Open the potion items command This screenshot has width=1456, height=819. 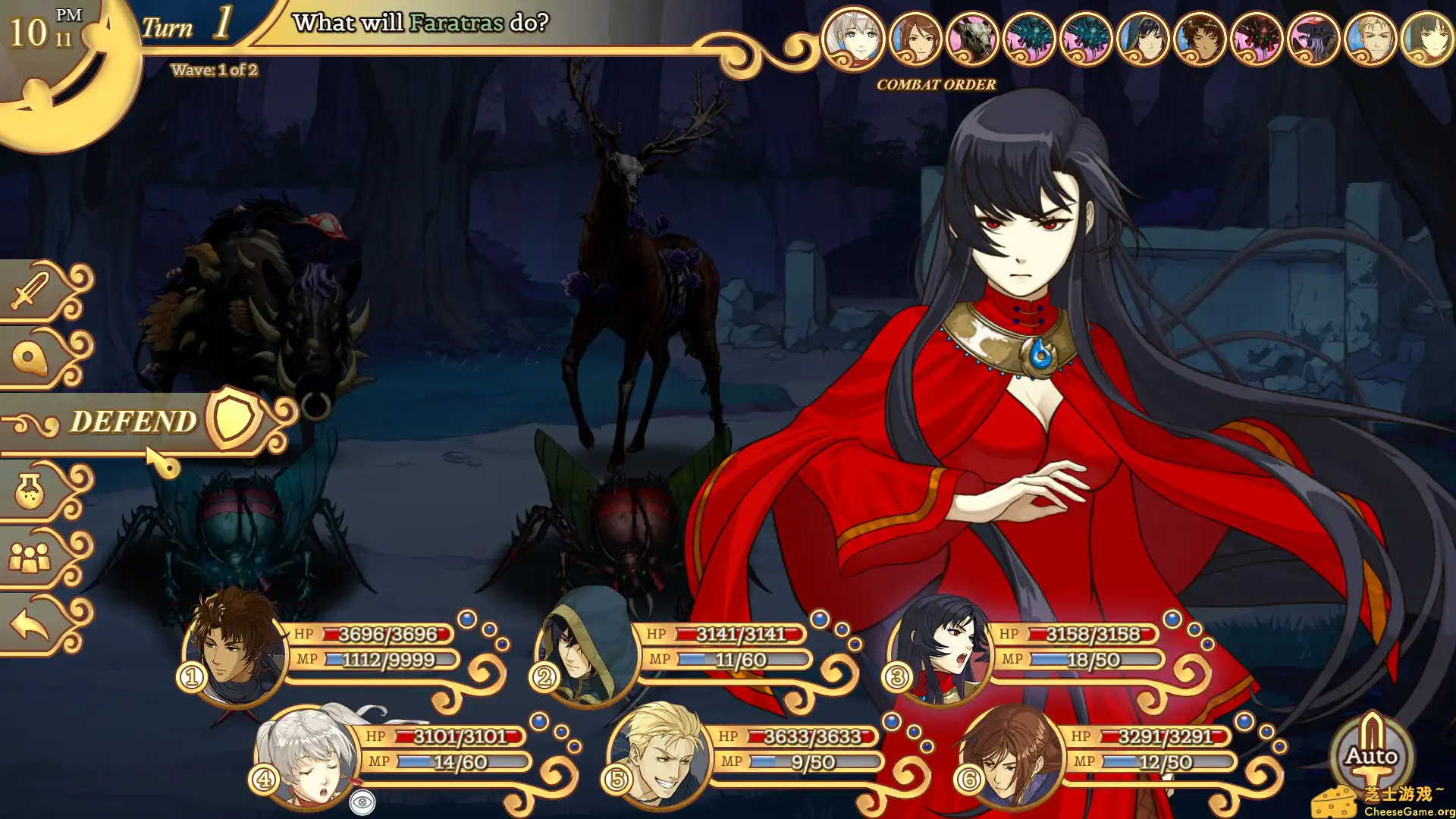[x=32, y=492]
